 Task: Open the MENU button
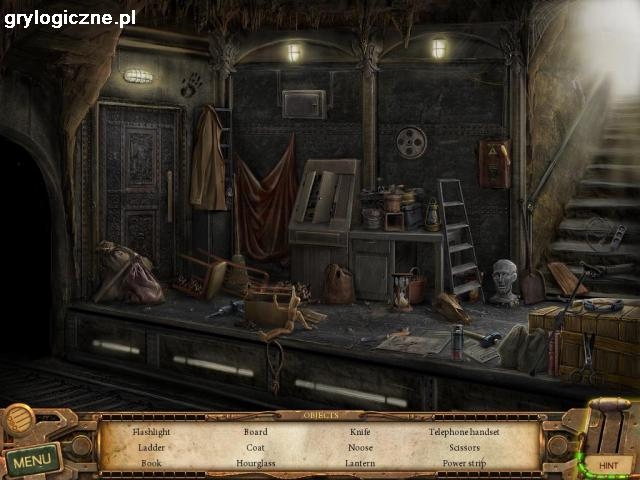(32, 461)
